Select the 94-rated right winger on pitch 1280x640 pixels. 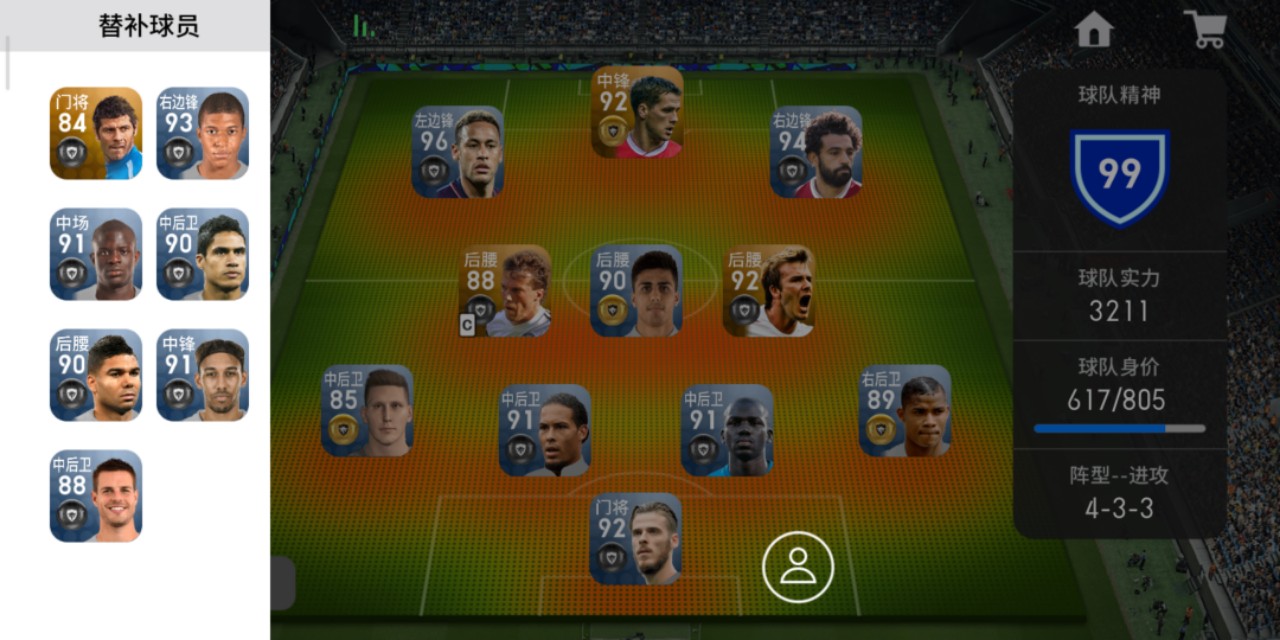click(816, 152)
